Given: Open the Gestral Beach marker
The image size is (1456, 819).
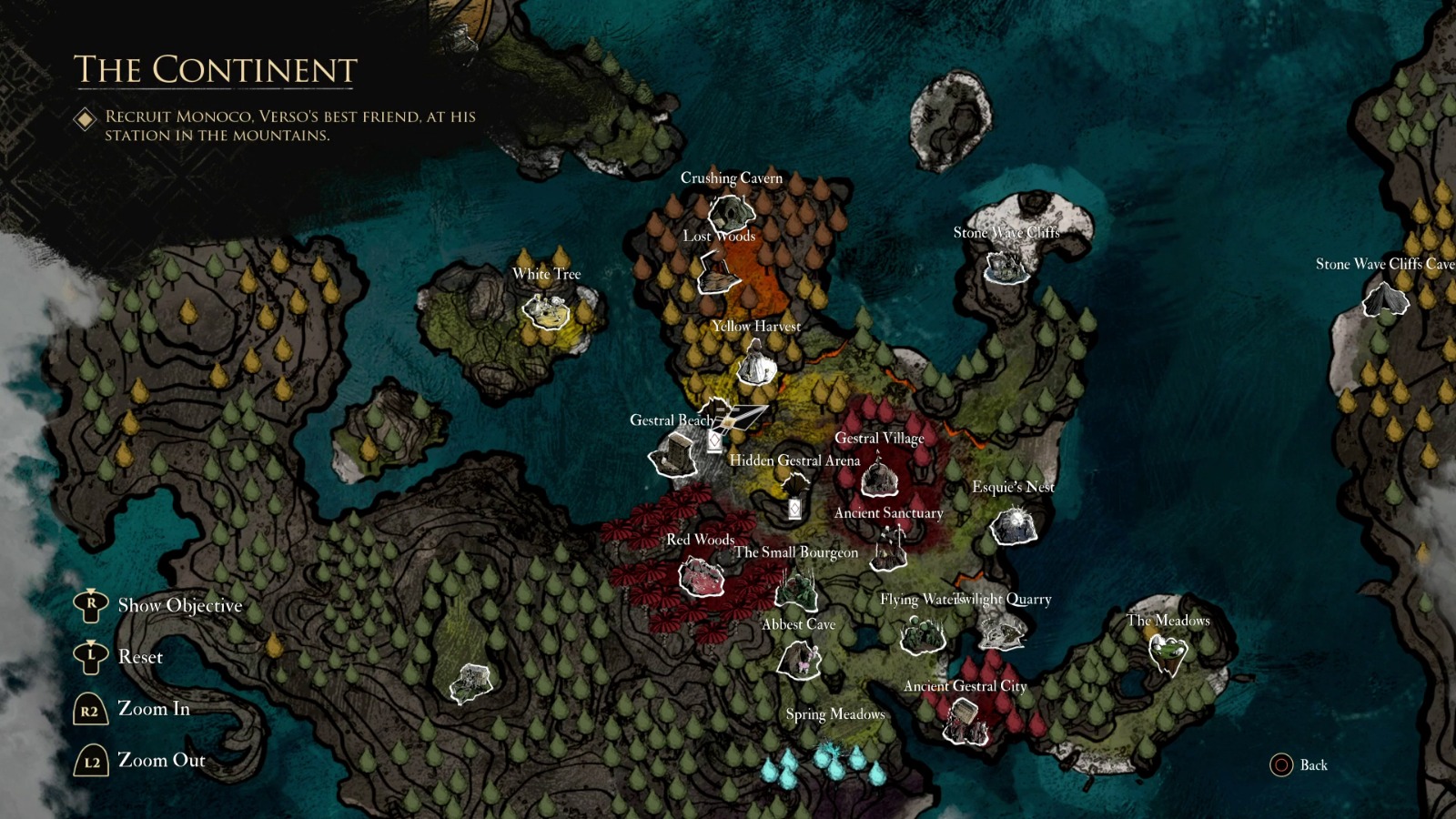Looking at the screenshot, I should pyautogui.click(x=673, y=455).
